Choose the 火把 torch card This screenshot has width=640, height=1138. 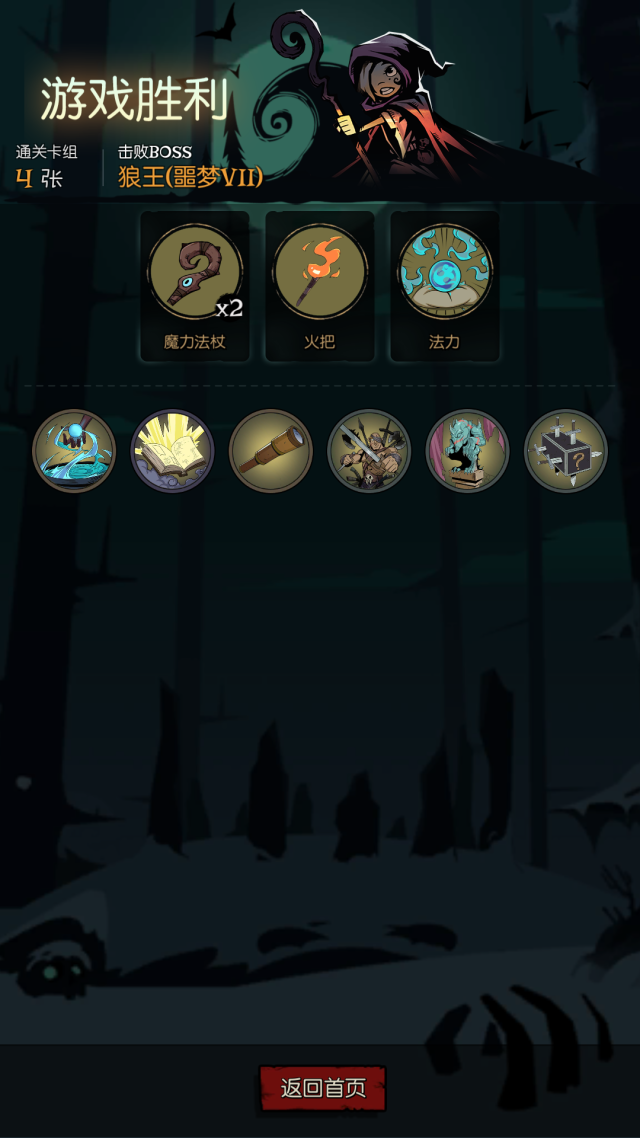click(320, 285)
